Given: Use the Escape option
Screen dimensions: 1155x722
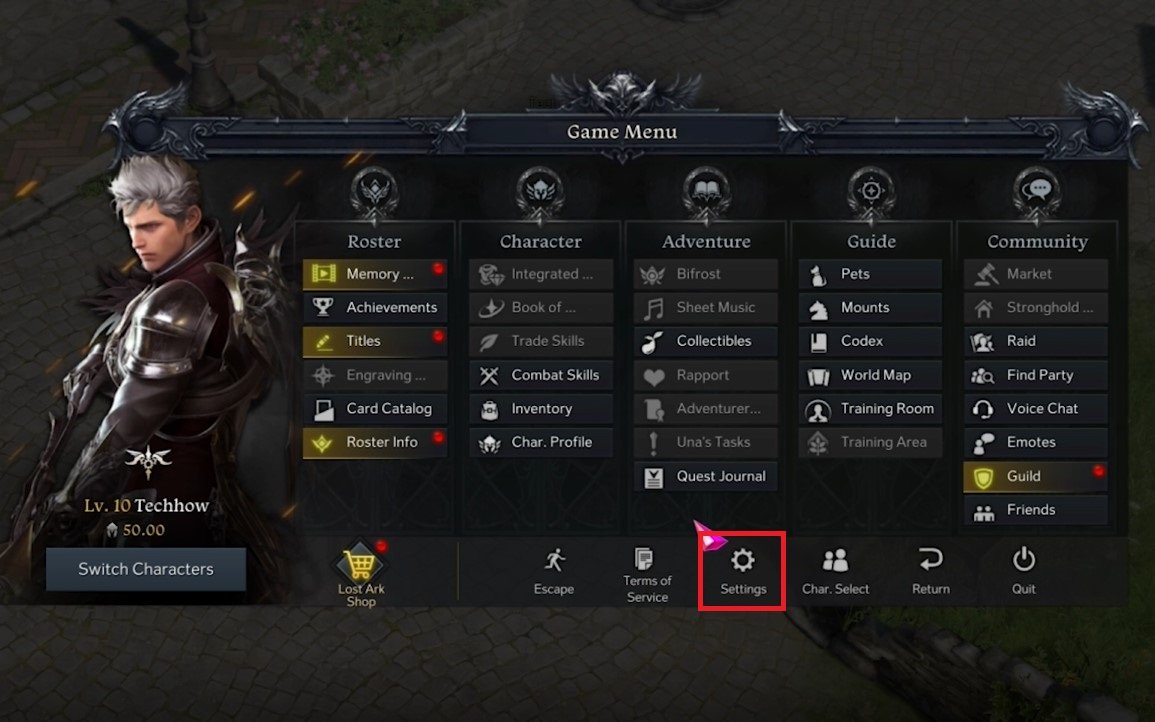Looking at the screenshot, I should tap(553, 571).
